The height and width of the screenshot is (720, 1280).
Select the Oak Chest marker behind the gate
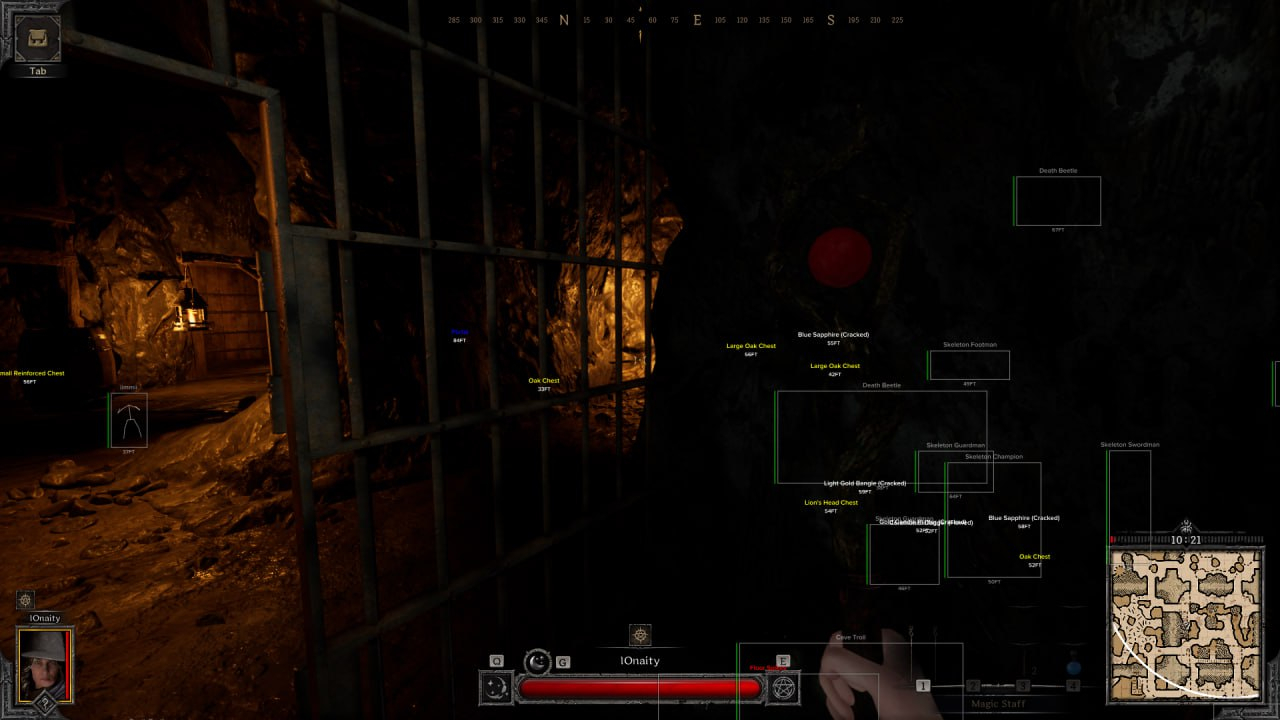[x=543, y=380]
